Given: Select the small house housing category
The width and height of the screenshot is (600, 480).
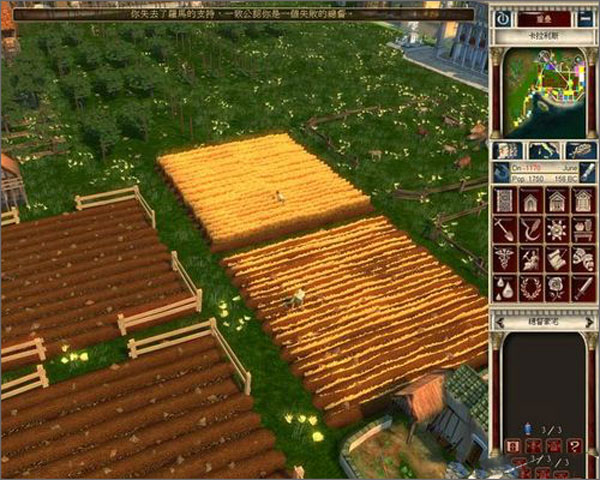Looking at the screenshot, I should click(530, 201).
